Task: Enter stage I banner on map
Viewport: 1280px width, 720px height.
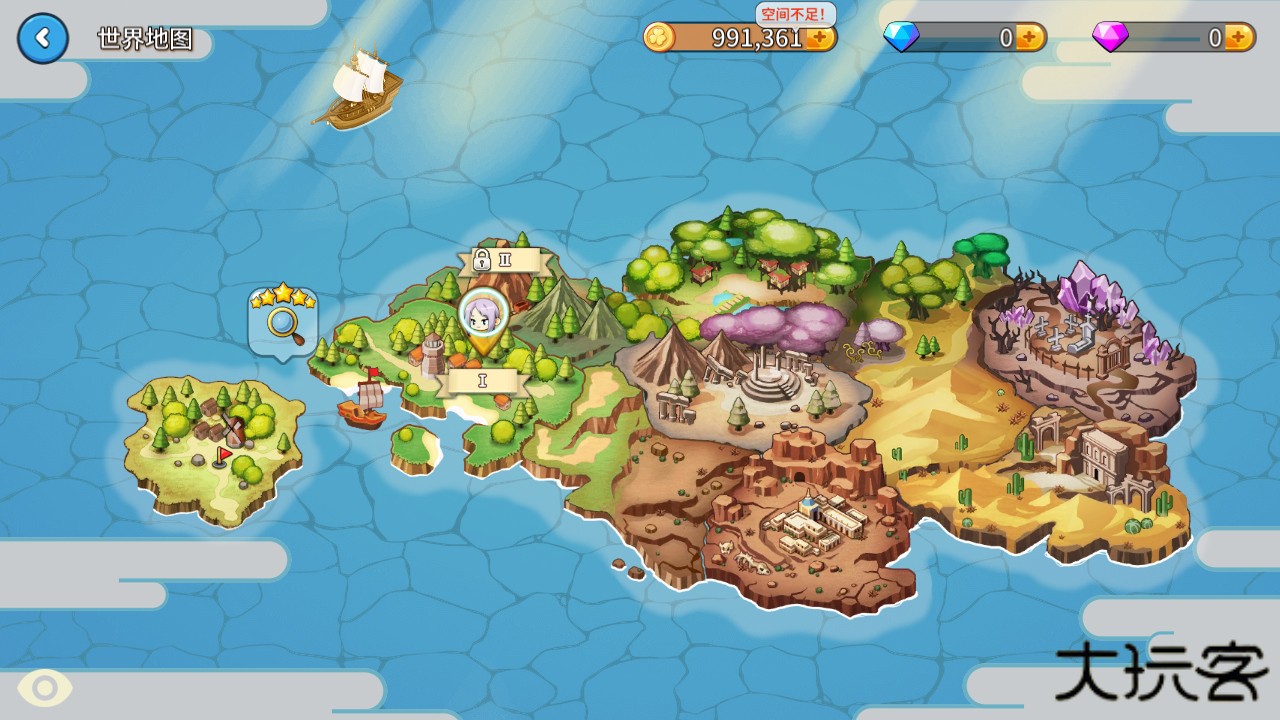Action: pyautogui.click(x=483, y=381)
